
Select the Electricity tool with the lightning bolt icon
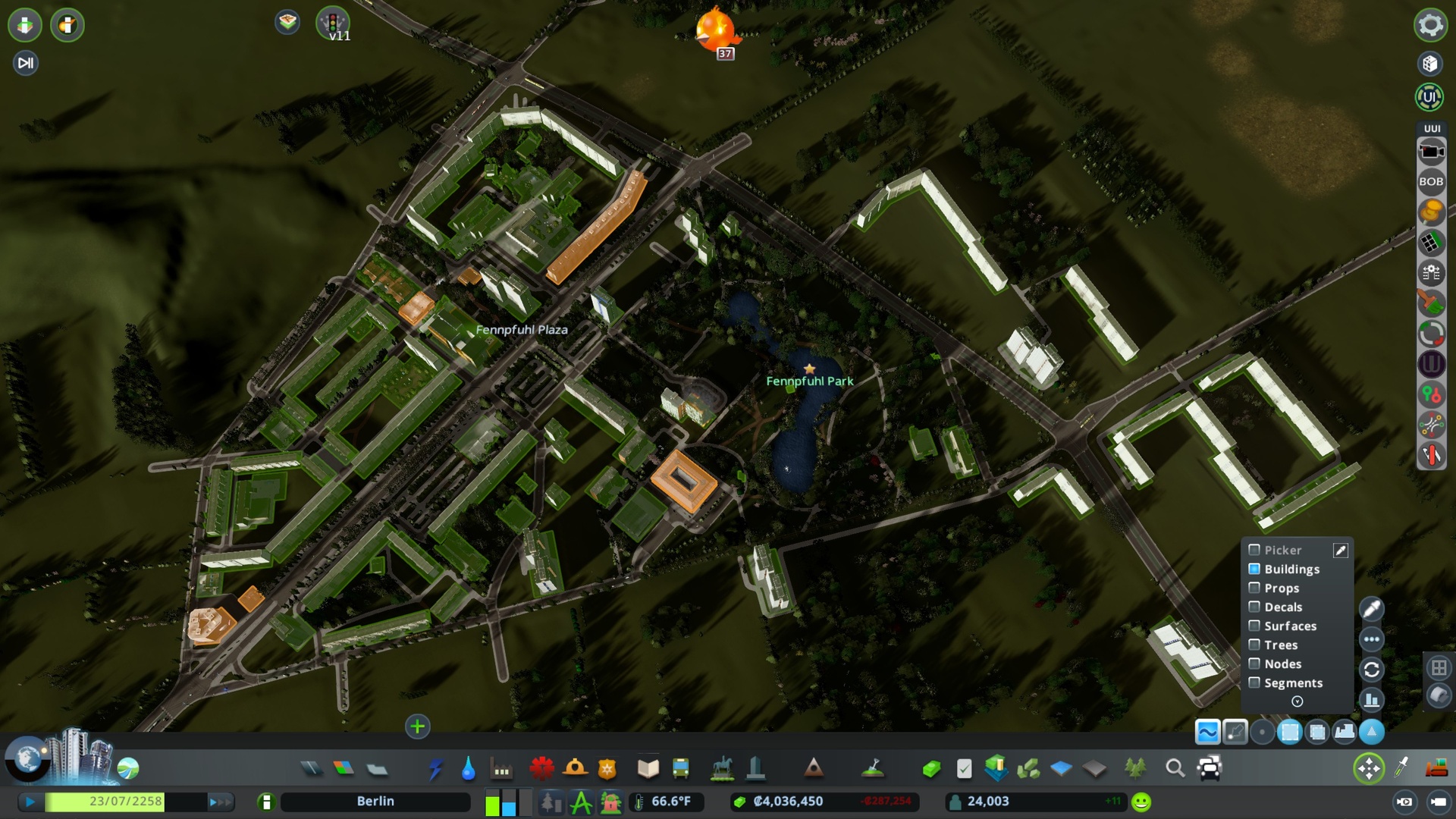(x=435, y=767)
